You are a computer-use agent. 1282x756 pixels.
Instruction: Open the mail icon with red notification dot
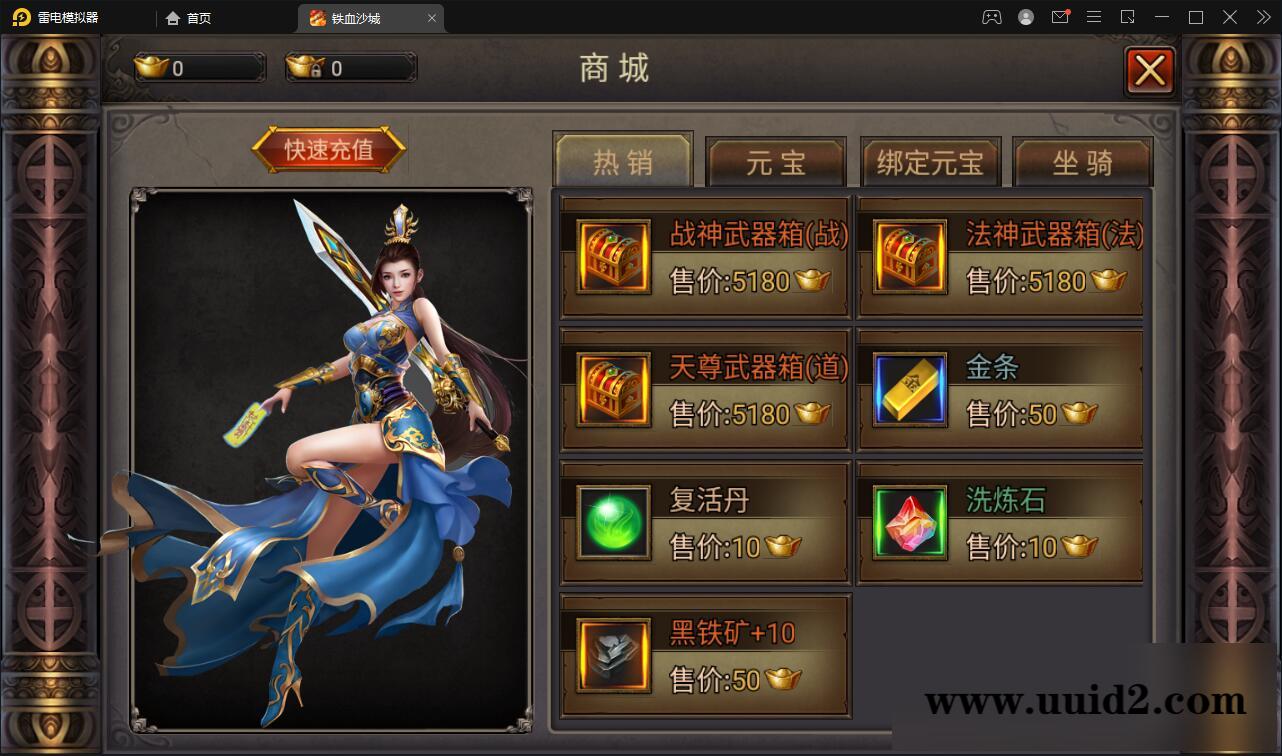click(1060, 17)
